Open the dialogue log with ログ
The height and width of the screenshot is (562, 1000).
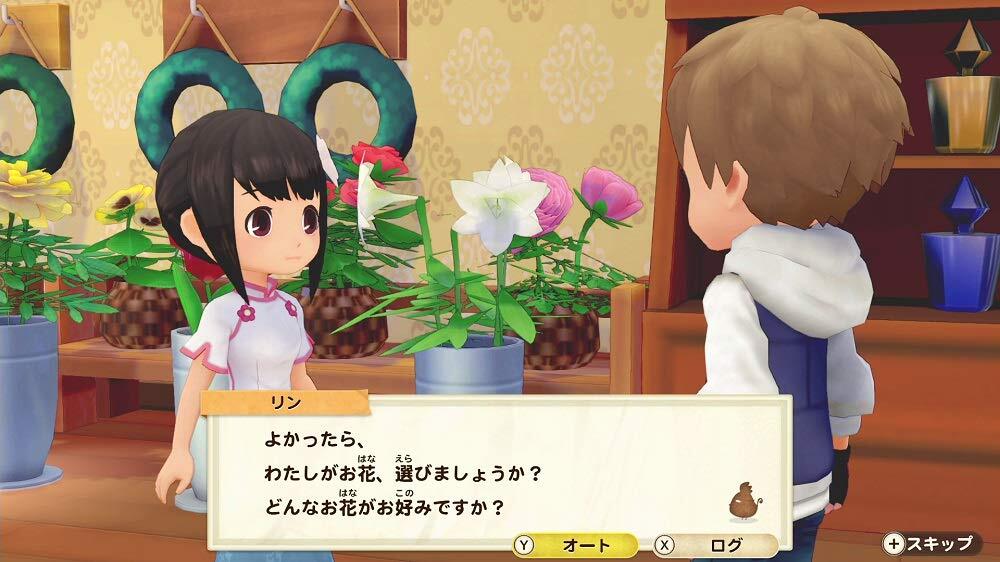(715, 546)
